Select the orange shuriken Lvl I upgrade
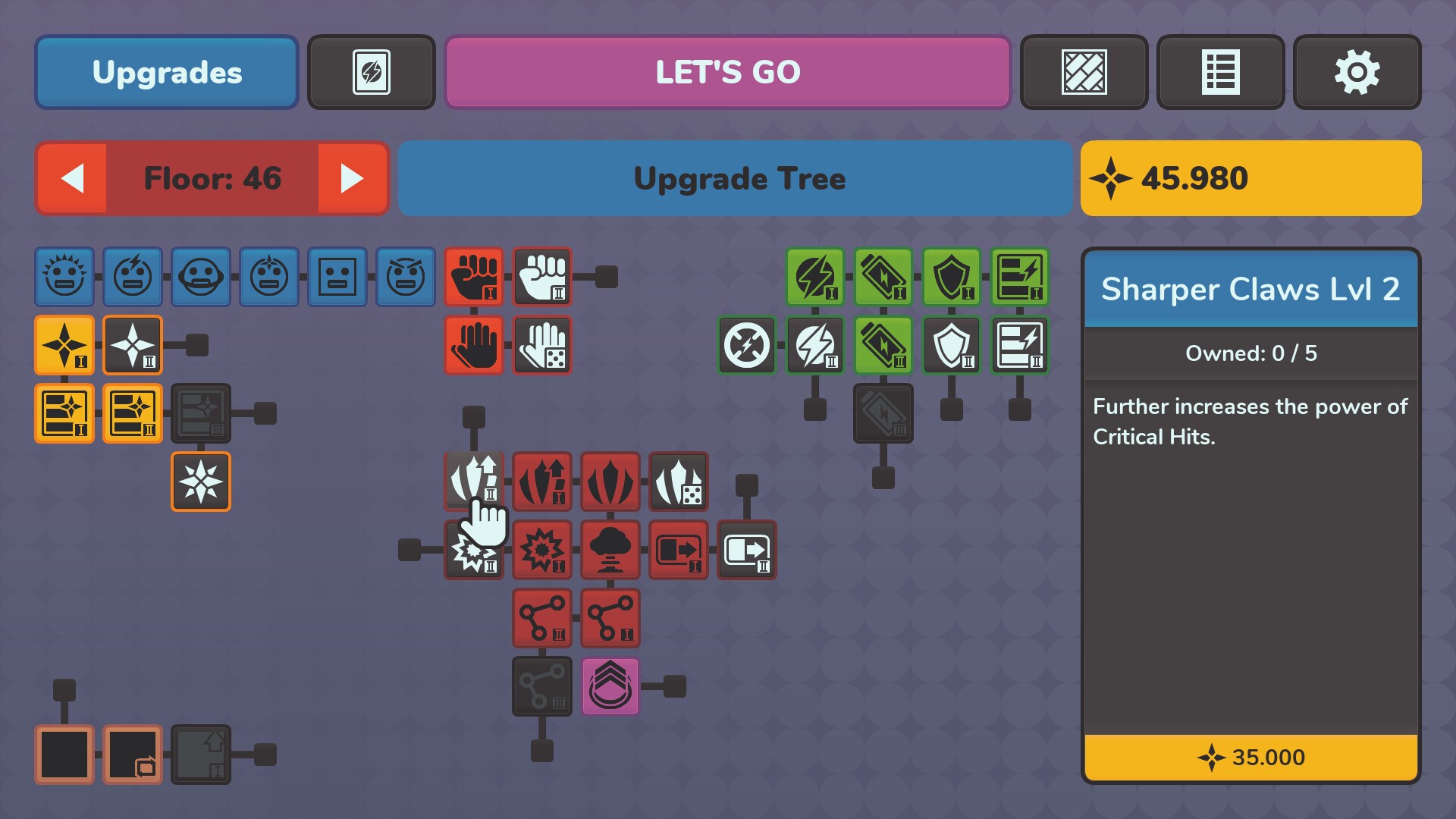 (64, 345)
